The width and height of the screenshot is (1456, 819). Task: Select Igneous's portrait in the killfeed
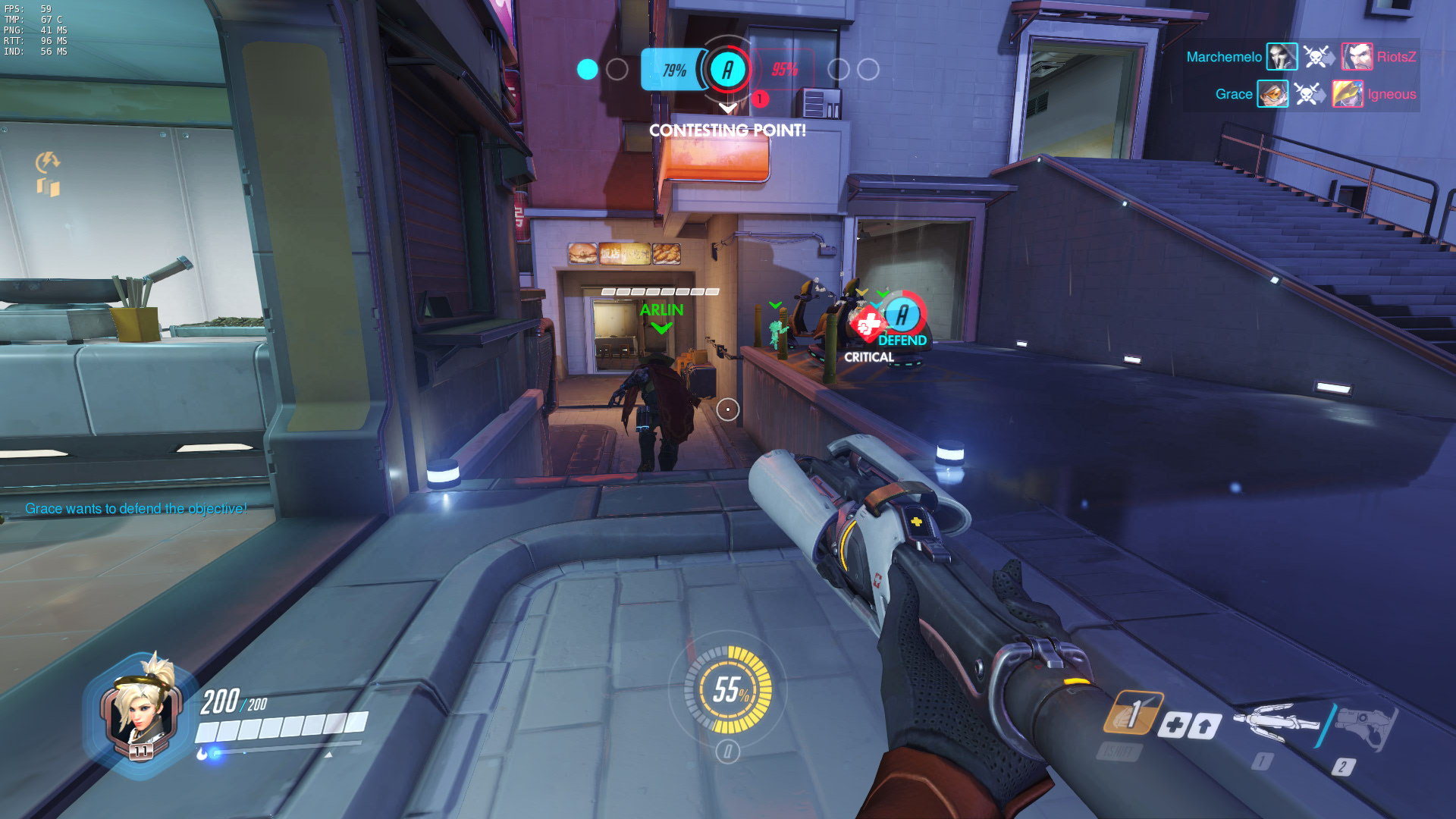1348,95
